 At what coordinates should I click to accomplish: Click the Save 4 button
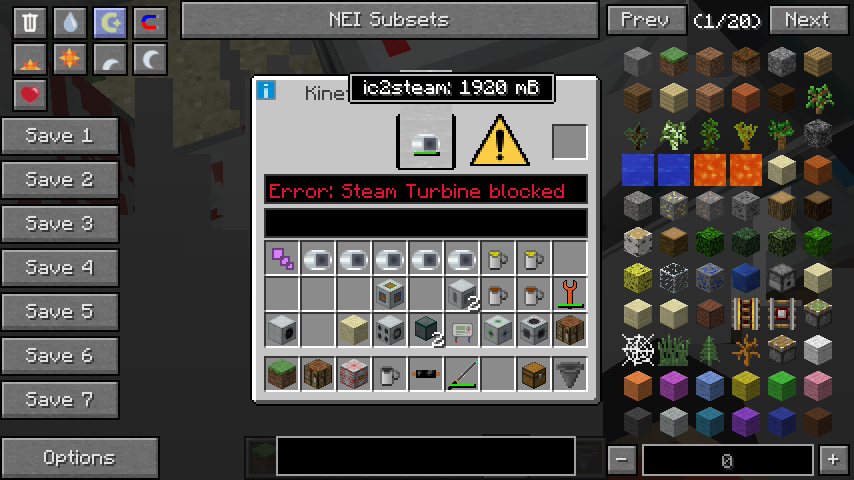point(60,268)
